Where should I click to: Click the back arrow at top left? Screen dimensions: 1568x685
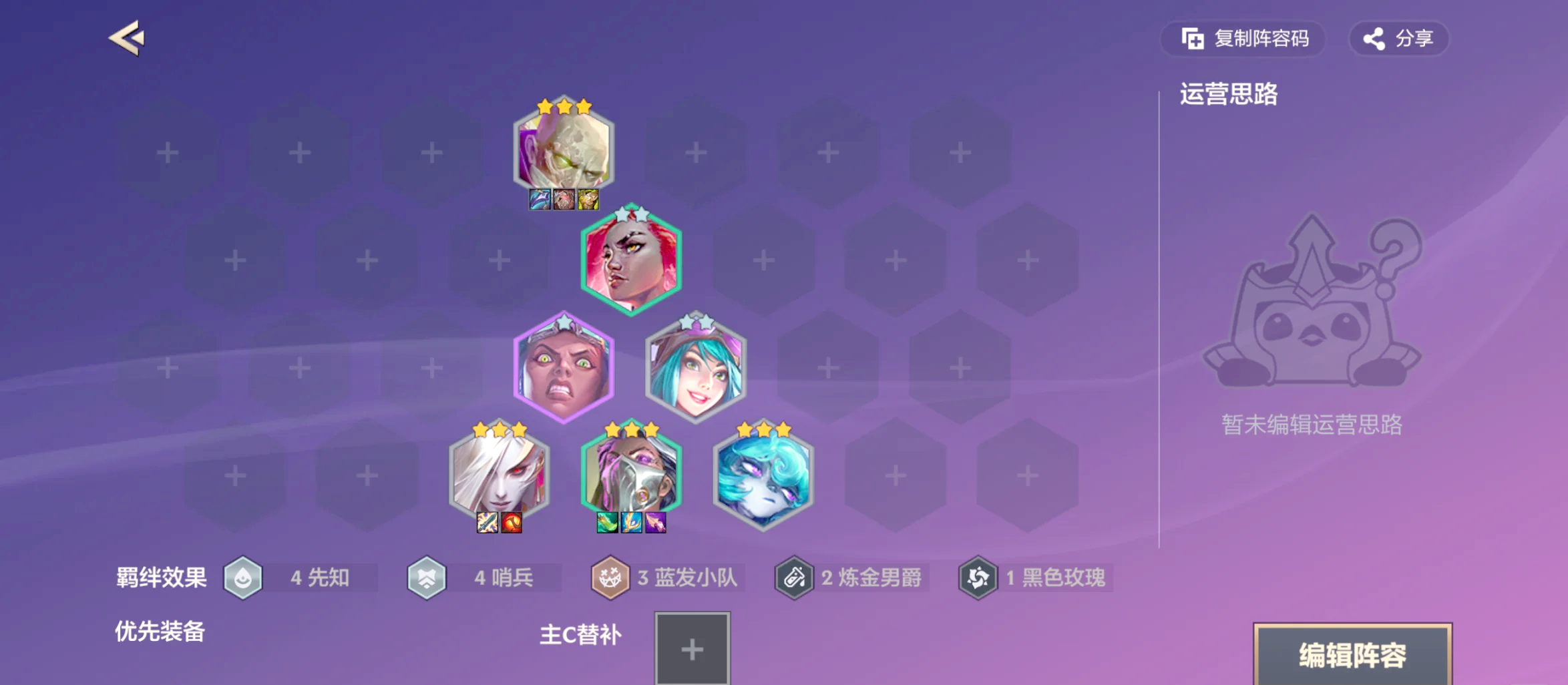pyautogui.click(x=128, y=38)
